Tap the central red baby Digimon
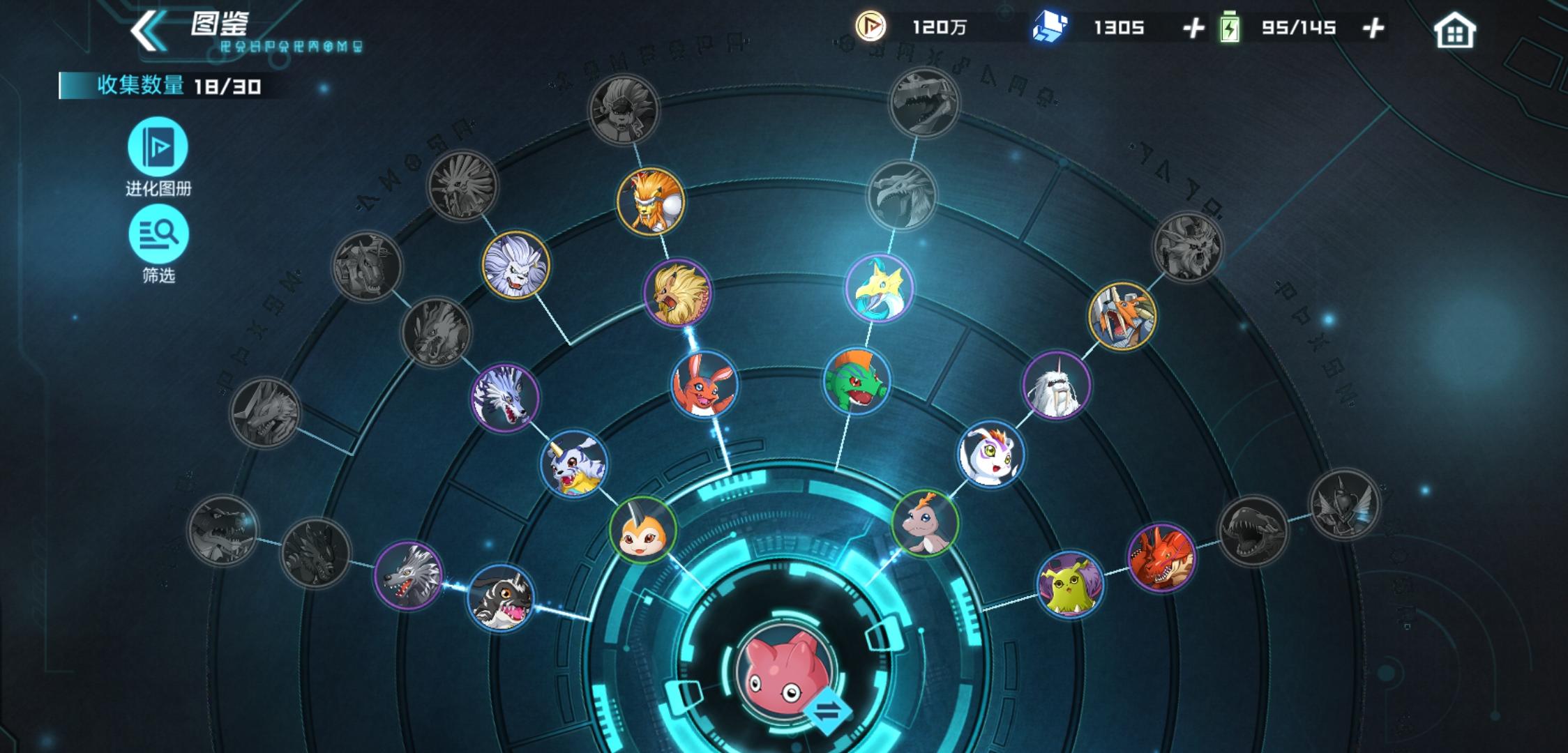This screenshot has width=1568, height=753. tap(785, 669)
